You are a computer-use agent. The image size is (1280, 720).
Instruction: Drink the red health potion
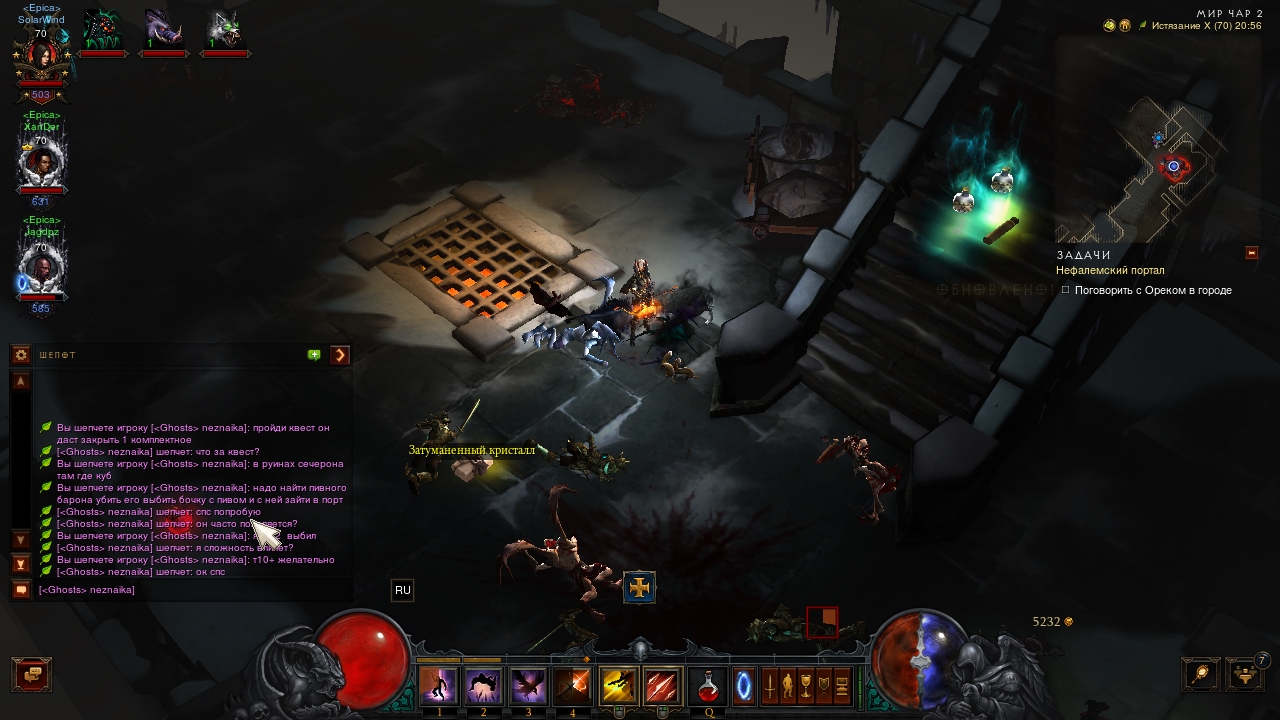pos(709,686)
